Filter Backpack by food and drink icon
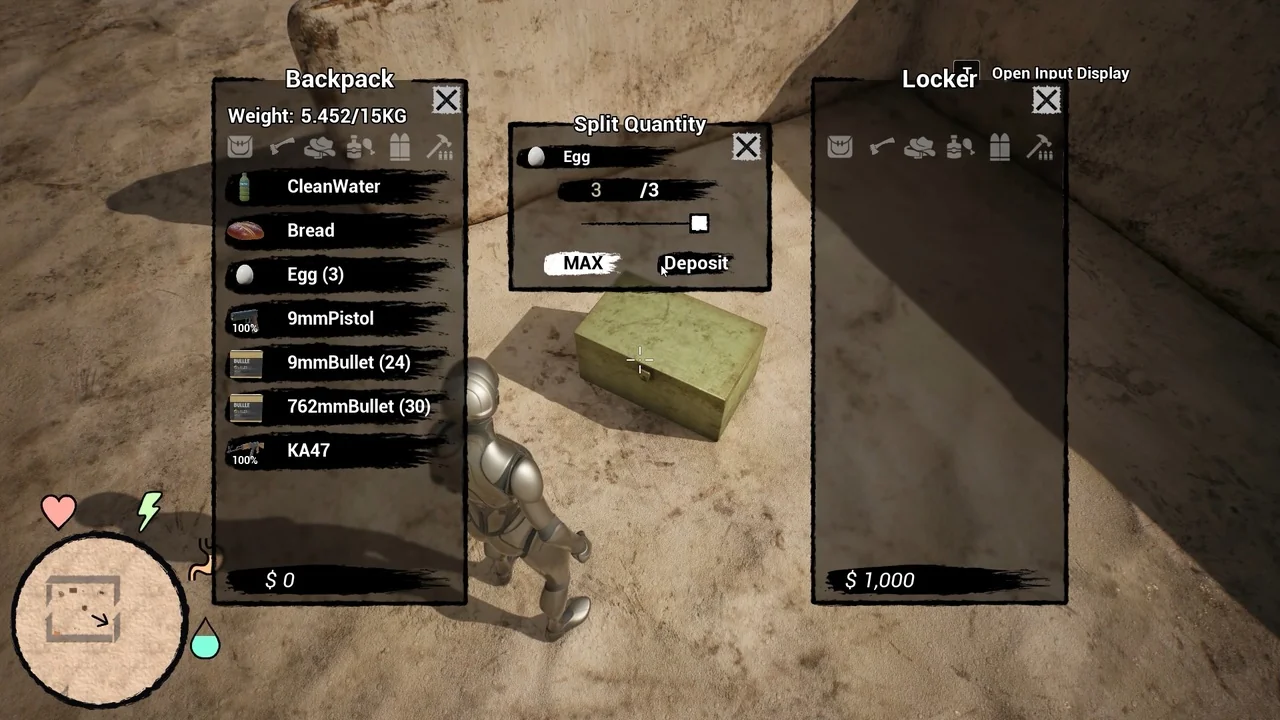Image resolution: width=1280 pixels, height=720 pixels. pyautogui.click(x=360, y=148)
